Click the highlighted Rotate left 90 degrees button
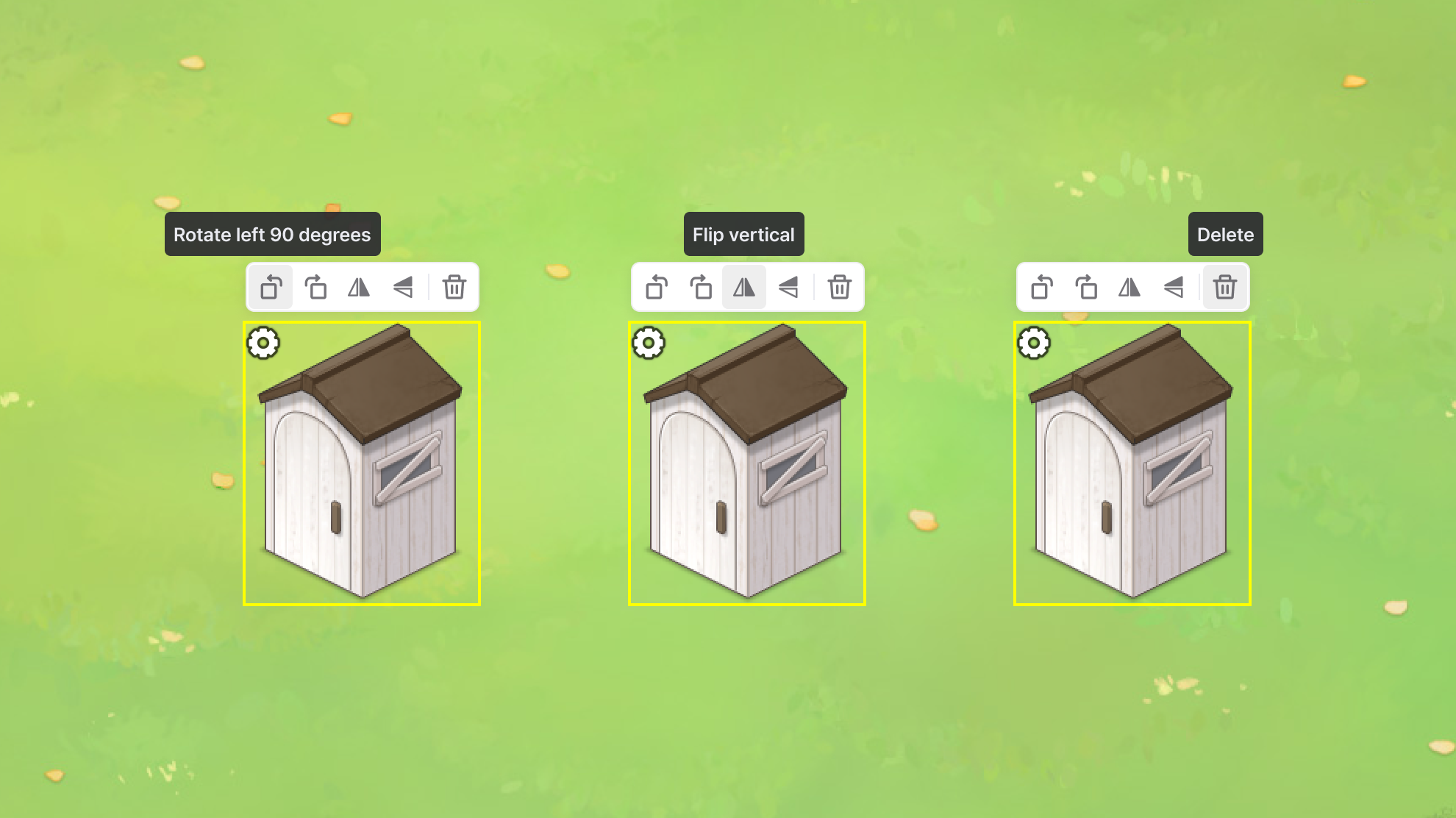This screenshot has width=1456, height=818. coord(271,287)
